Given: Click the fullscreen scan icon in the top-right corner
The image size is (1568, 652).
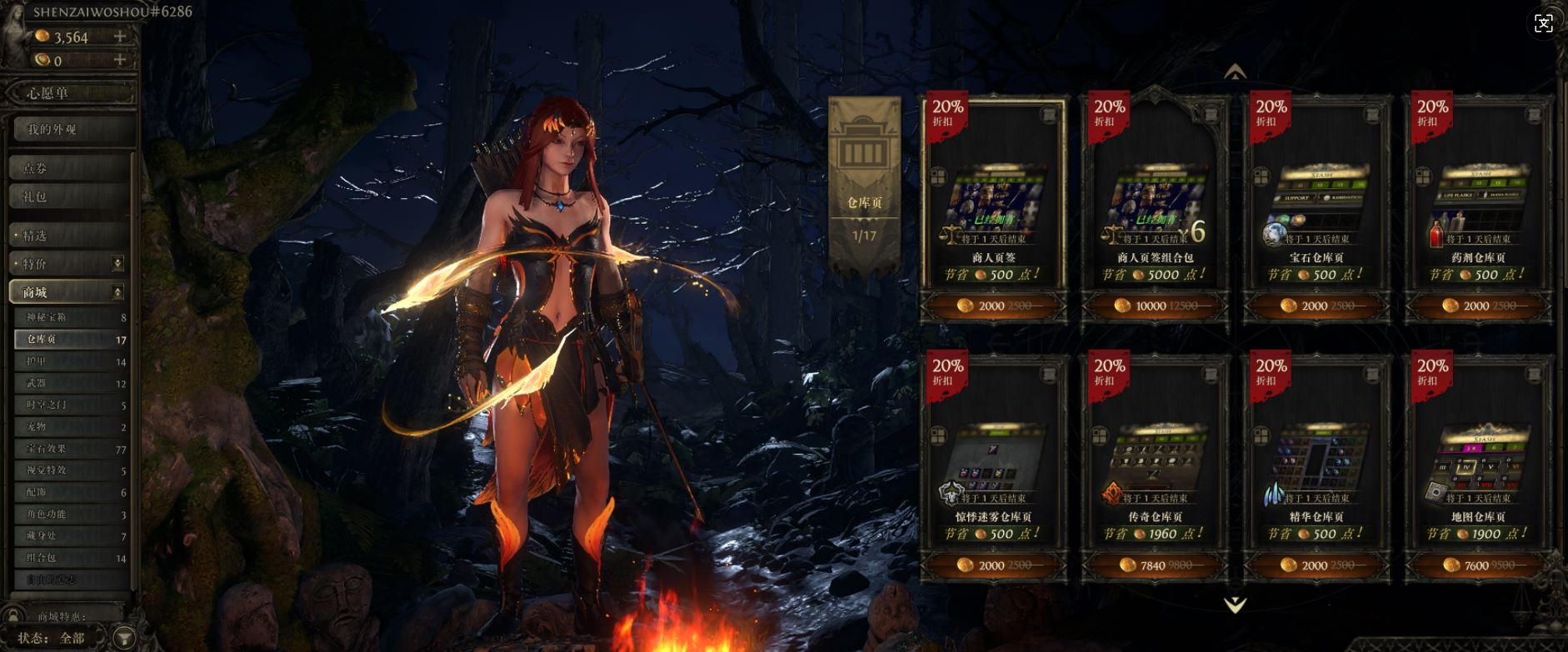Looking at the screenshot, I should click(1543, 23).
